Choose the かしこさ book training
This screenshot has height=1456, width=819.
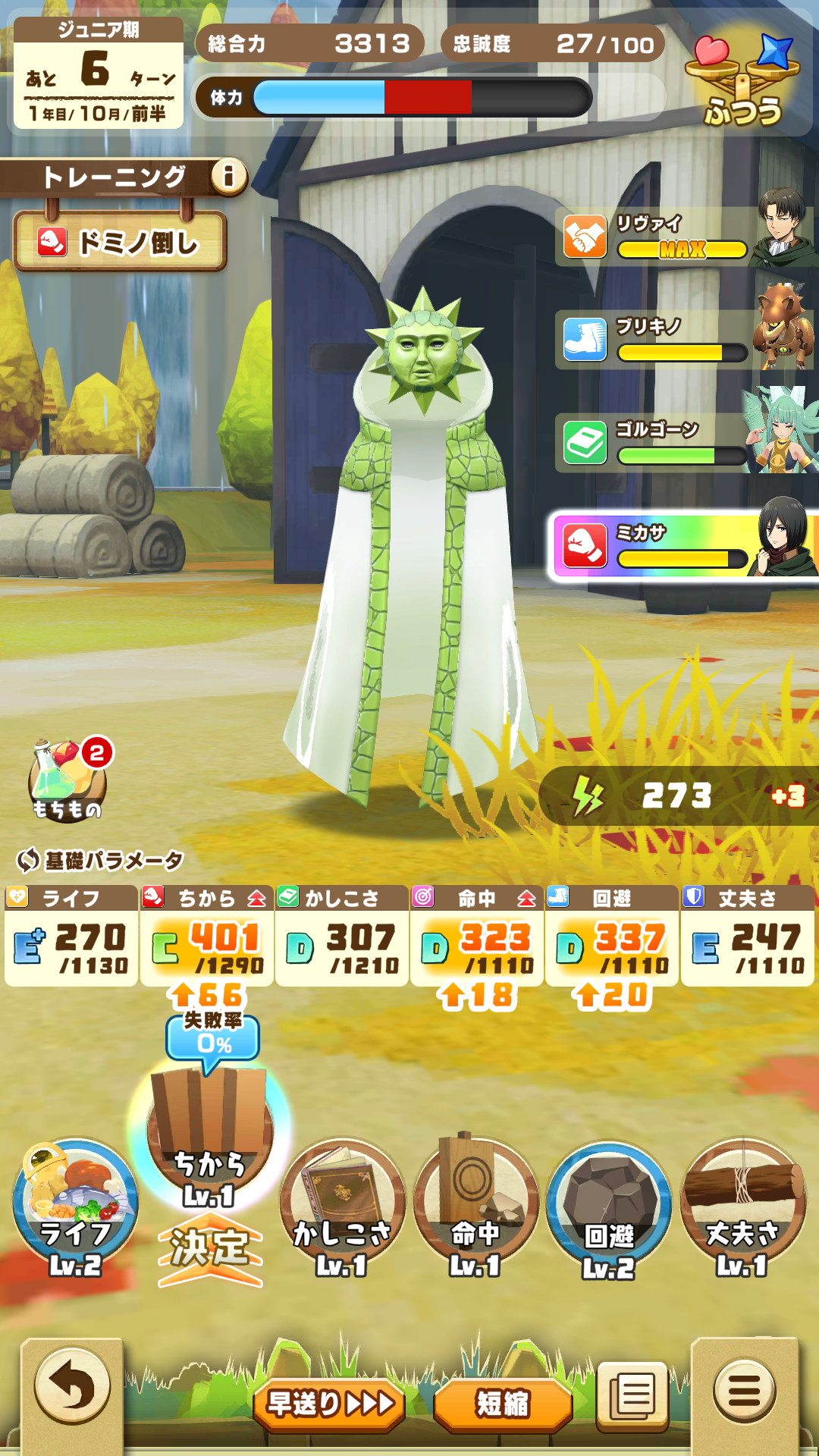pos(342,1207)
